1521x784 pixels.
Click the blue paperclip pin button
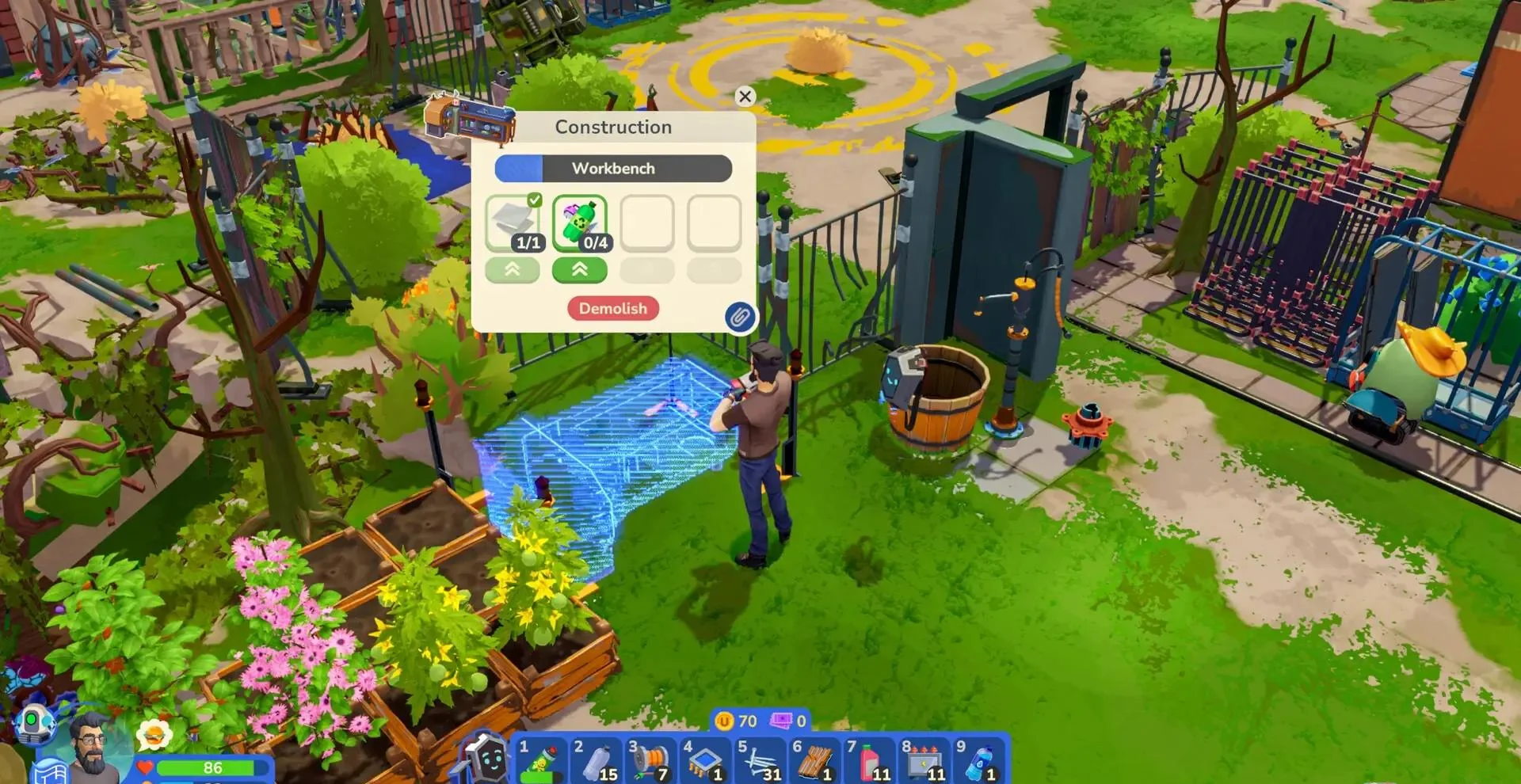[x=740, y=318]
